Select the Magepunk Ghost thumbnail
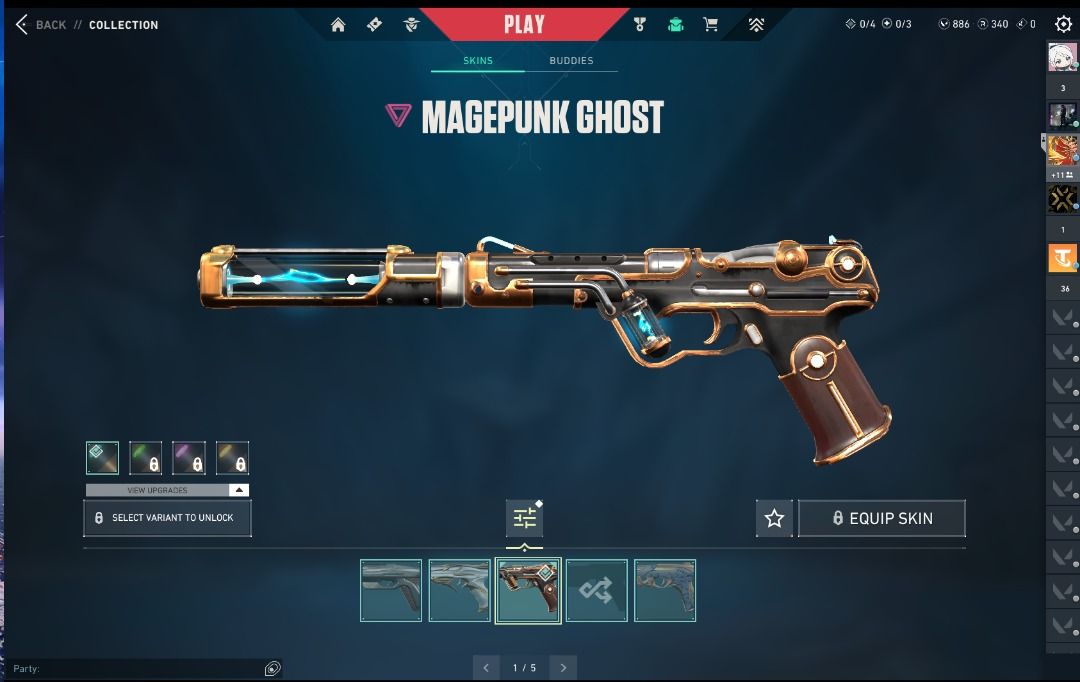 coord(528,590)
